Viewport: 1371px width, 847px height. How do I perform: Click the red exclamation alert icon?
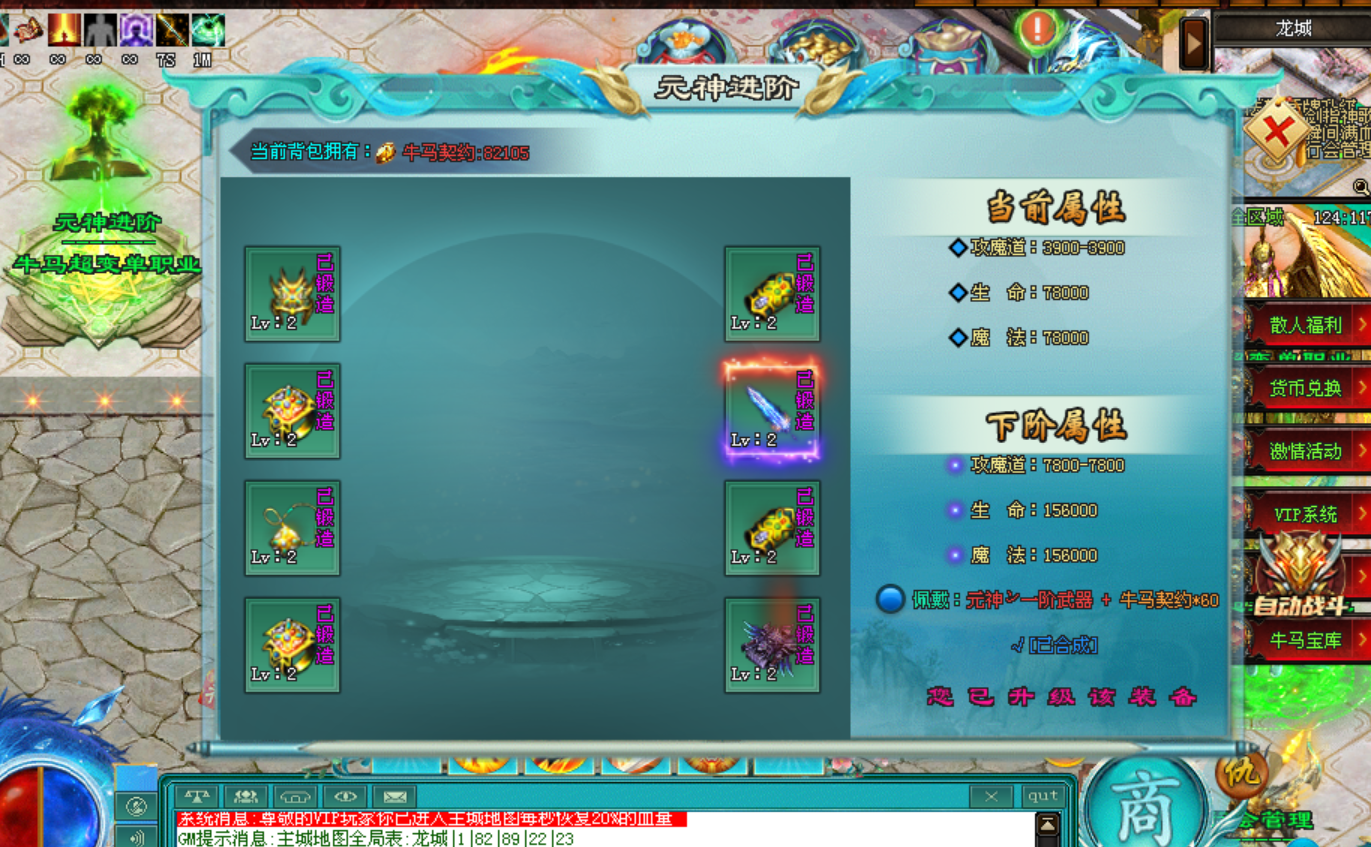click(x=1038, y=28)
